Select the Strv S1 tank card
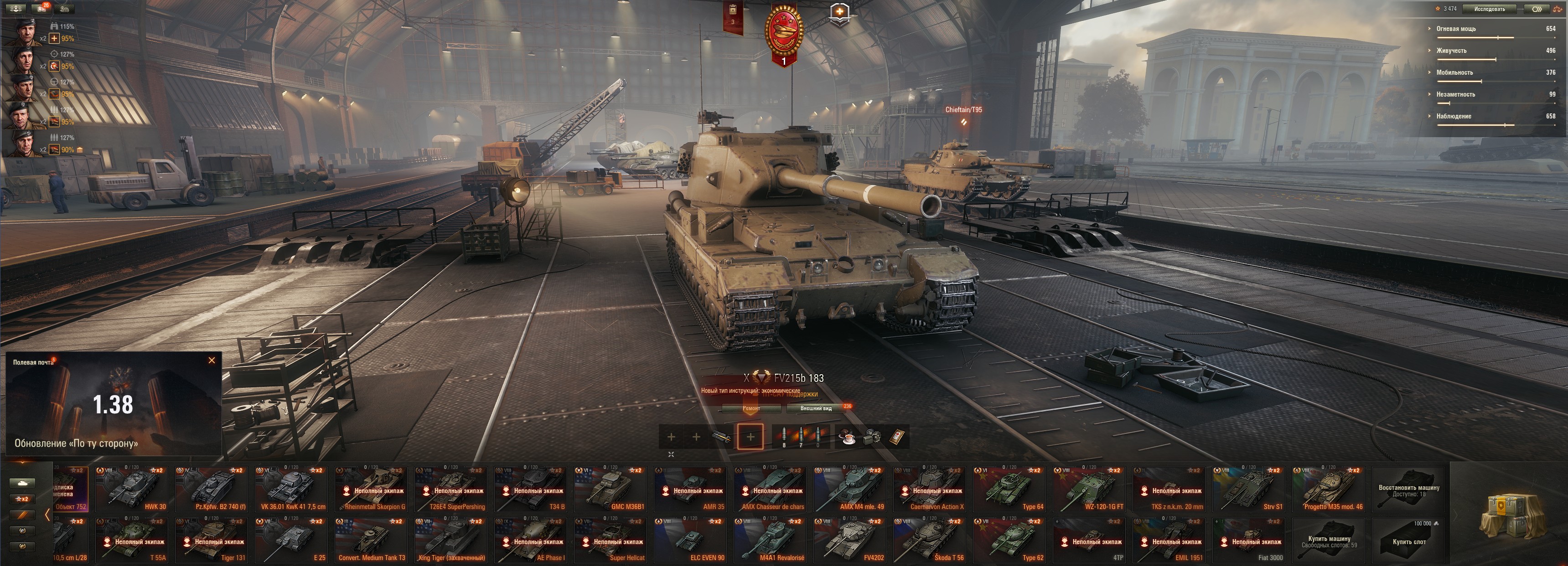 (1248, 489)
